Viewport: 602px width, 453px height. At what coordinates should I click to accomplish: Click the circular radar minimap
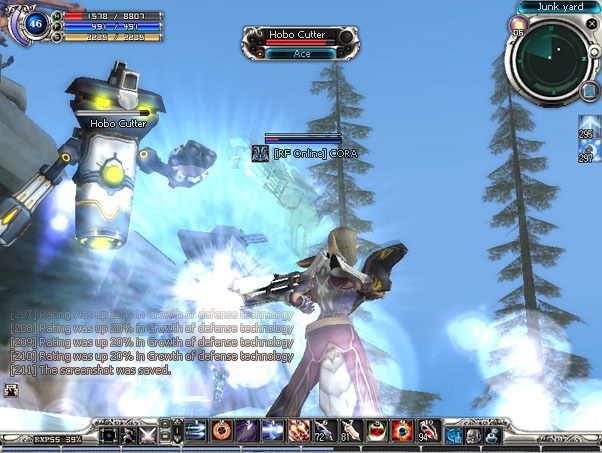click(x=548, y=58)
